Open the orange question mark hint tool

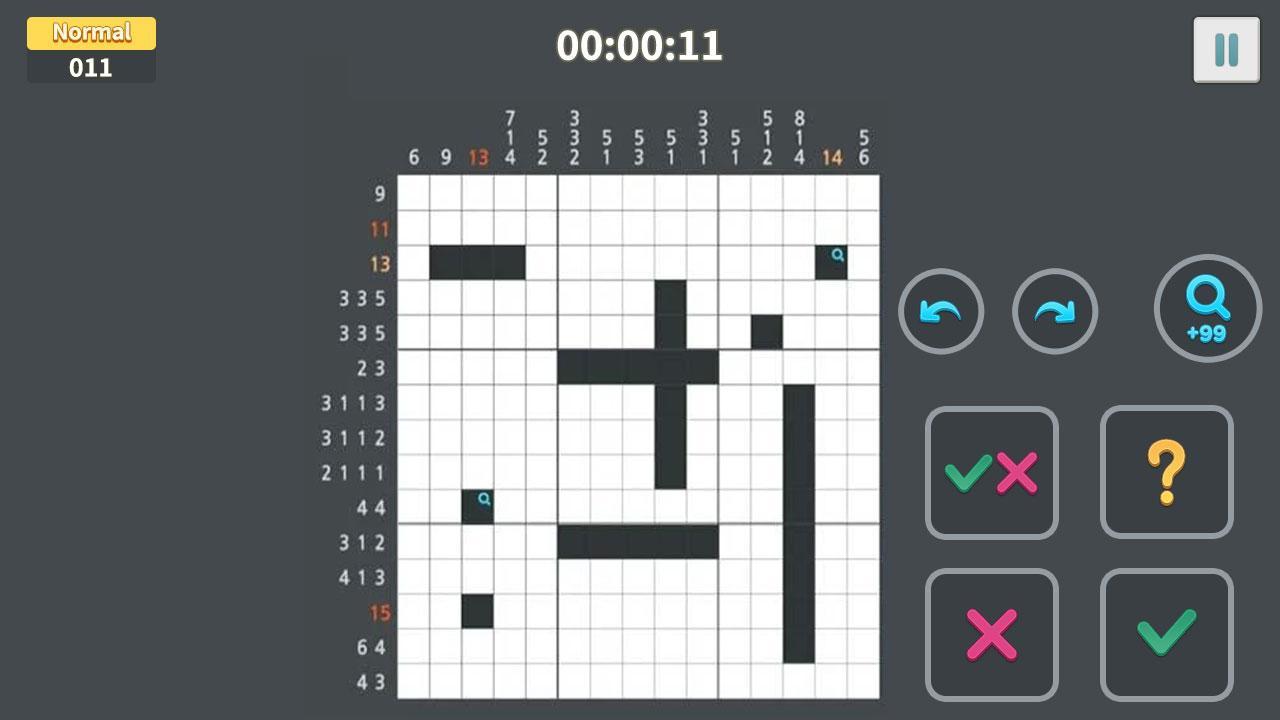click(1166, 472)
